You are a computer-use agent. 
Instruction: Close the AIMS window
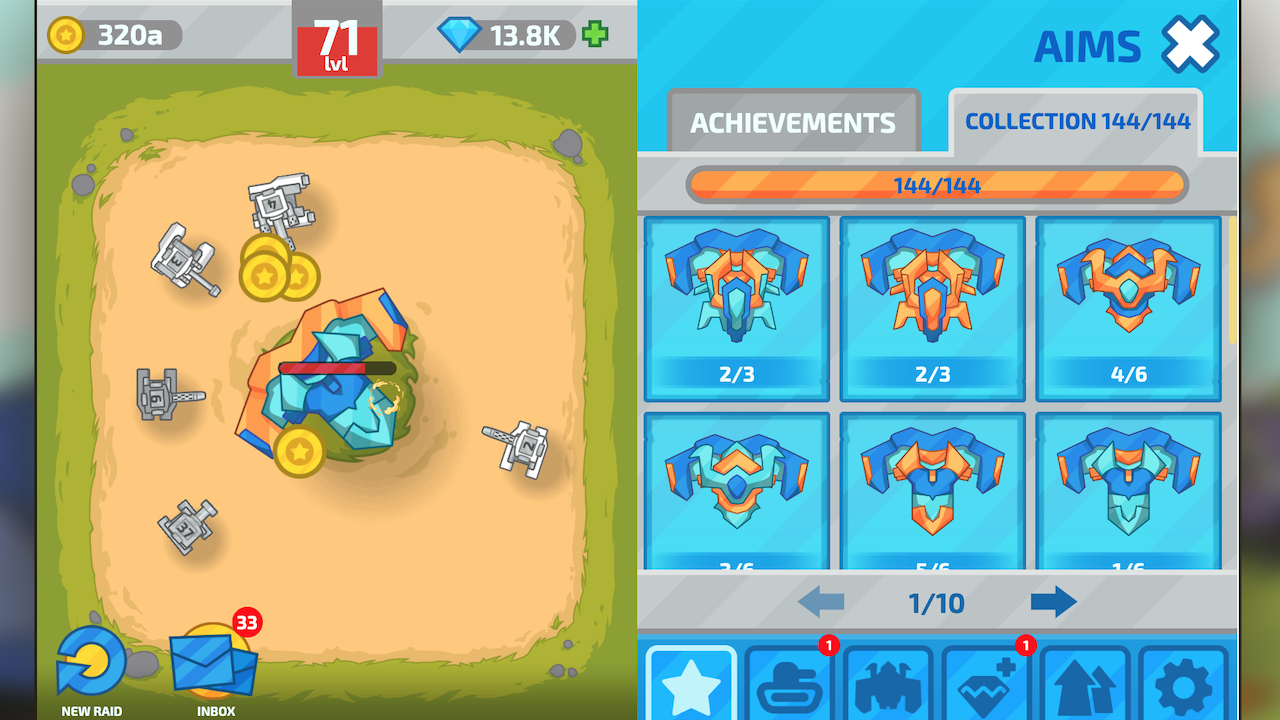pos(1189,45)
